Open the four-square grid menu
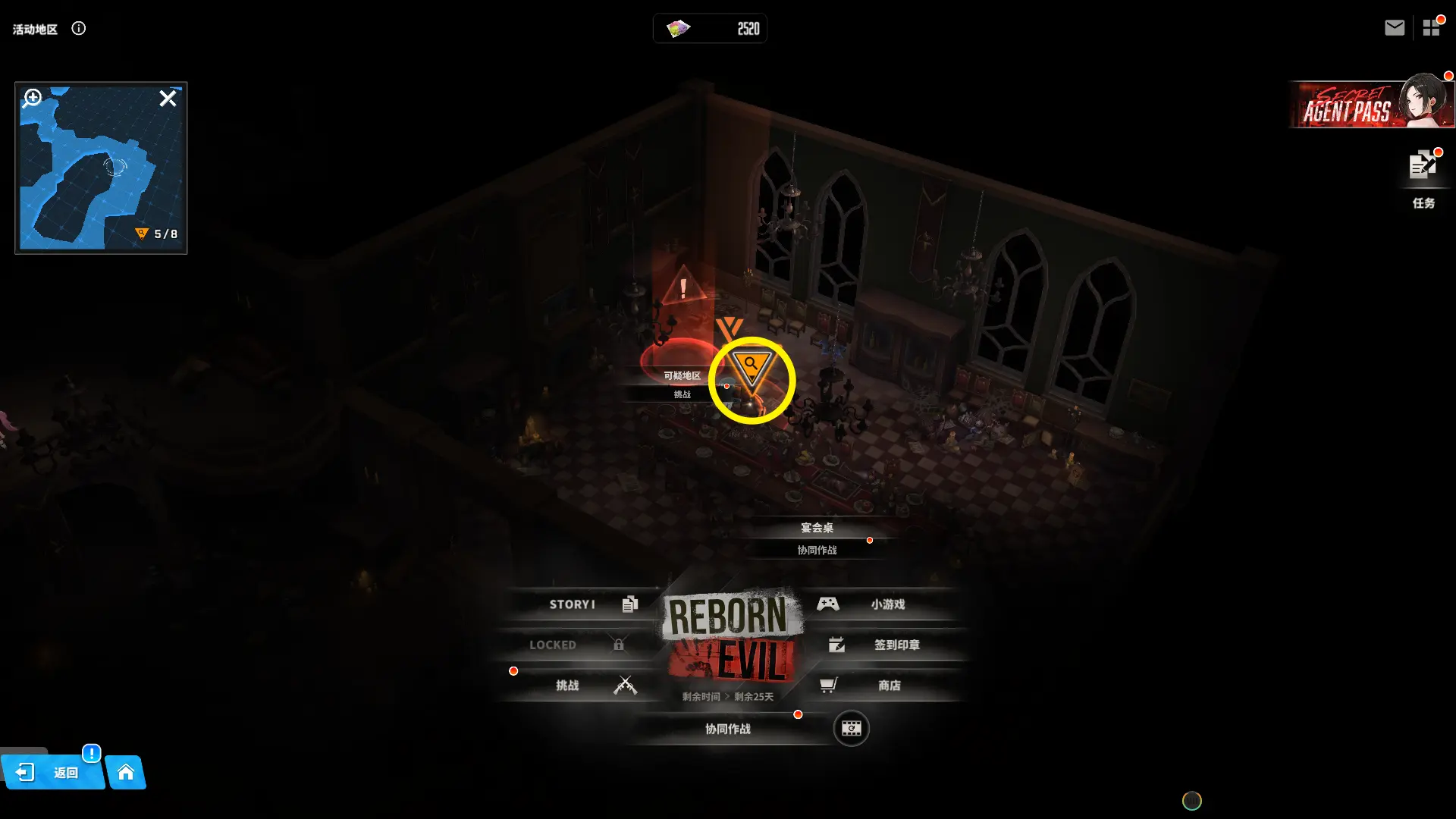Image resolution: width=1456 pixels, height=819 pixels. pos(1431,28)
